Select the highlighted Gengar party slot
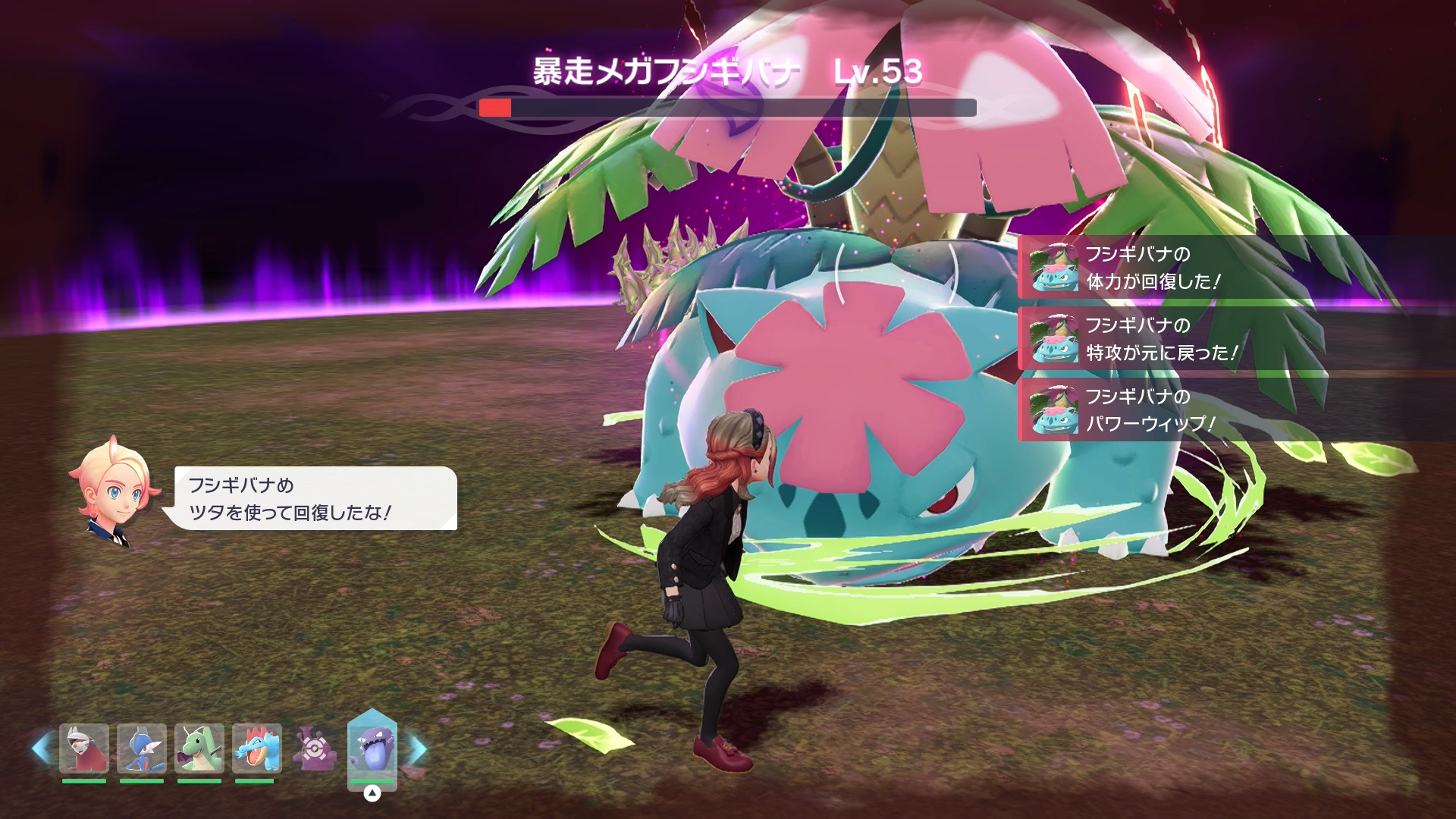The image size is (1456, 819). (x=372, y=748)
